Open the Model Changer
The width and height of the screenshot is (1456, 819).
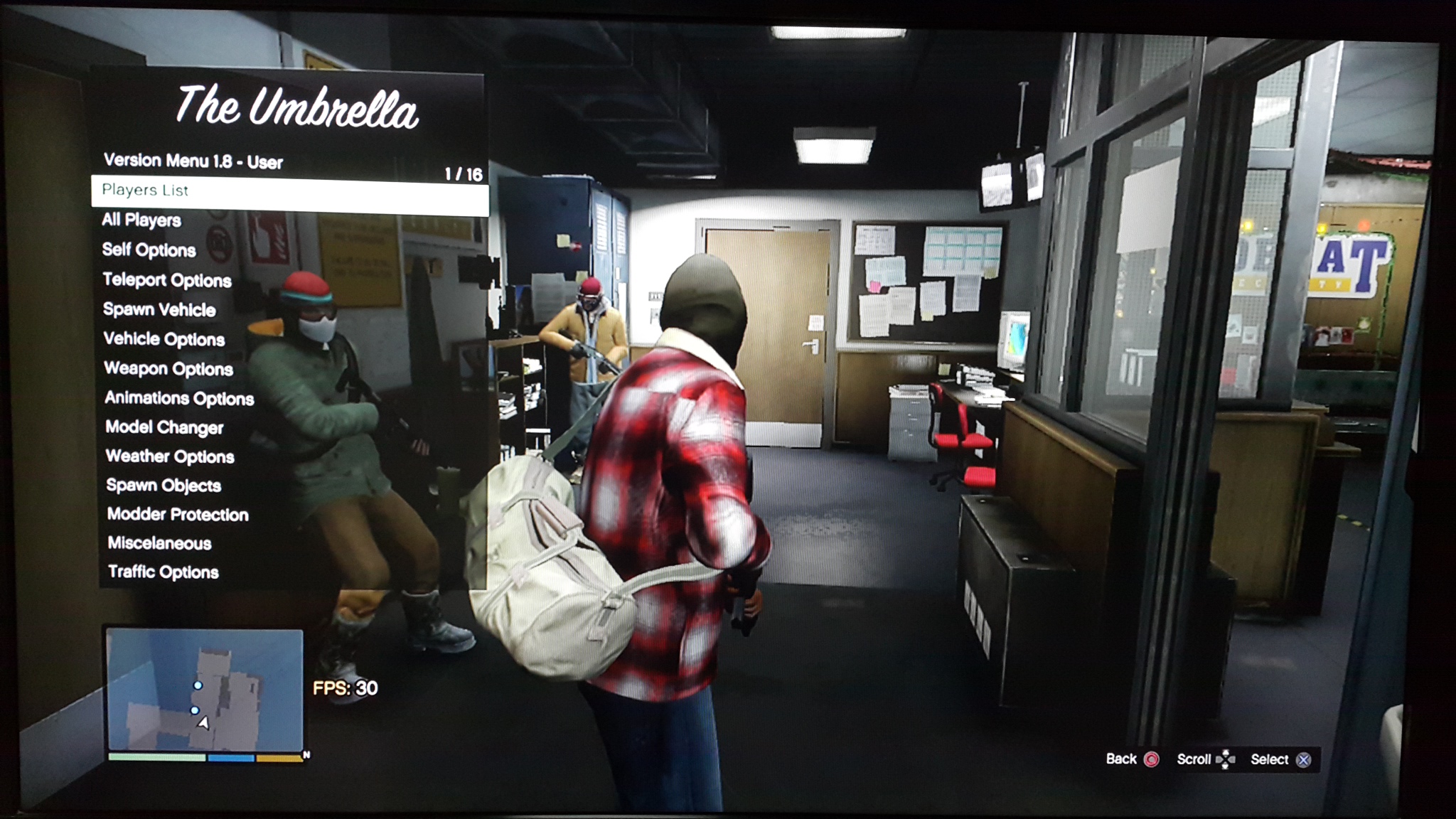pyautogui.click(x=164, y=427)
